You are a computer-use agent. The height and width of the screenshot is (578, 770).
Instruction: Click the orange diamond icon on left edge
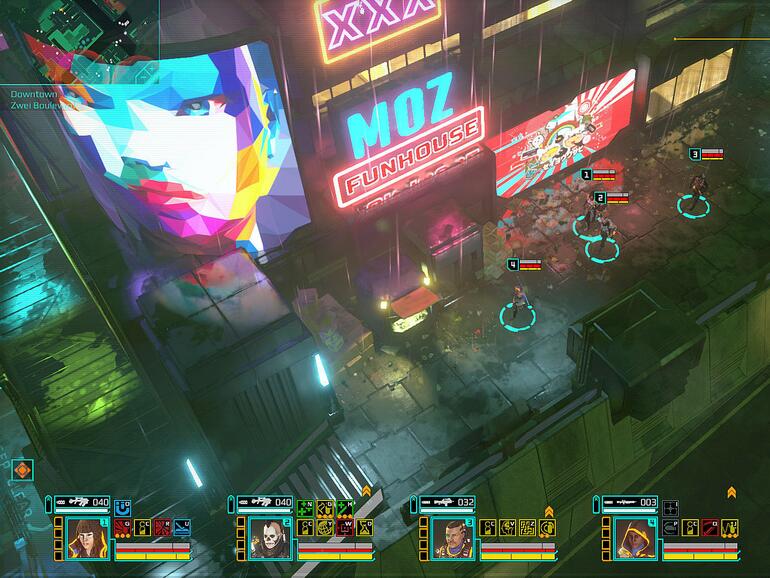[22, 469]
